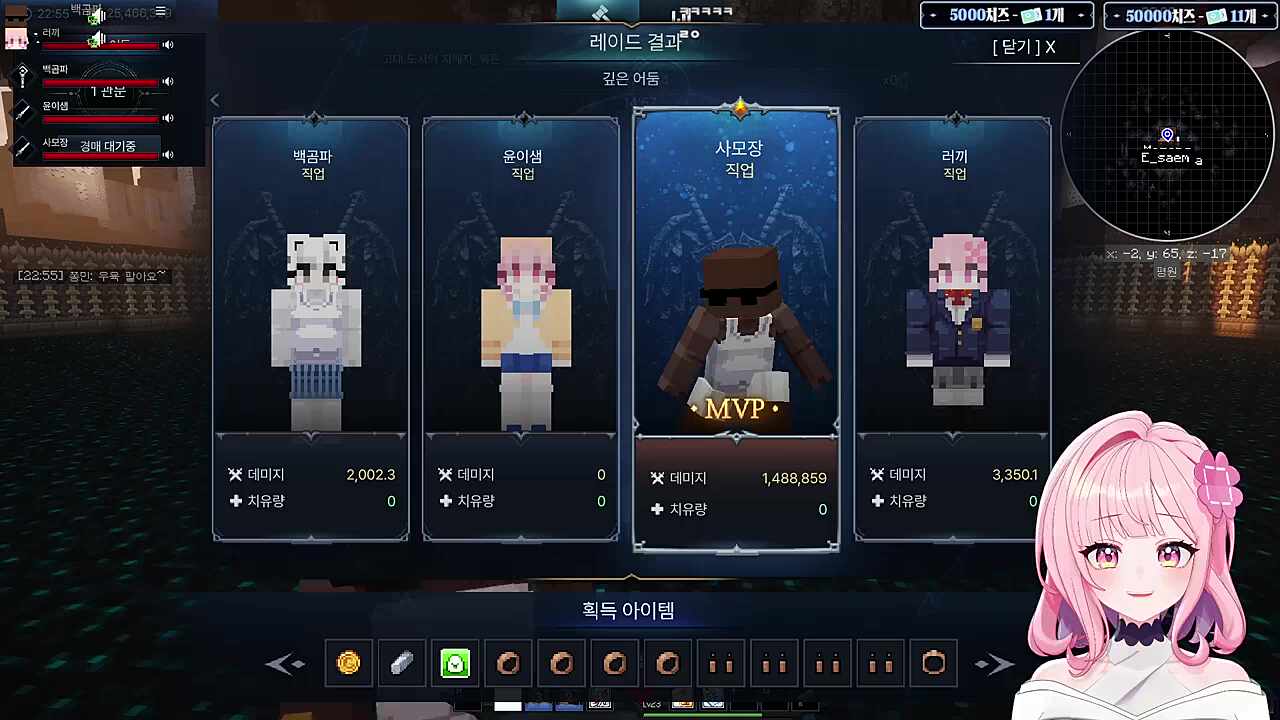Select the gold coin in 획득 아이템

point(348,663)
